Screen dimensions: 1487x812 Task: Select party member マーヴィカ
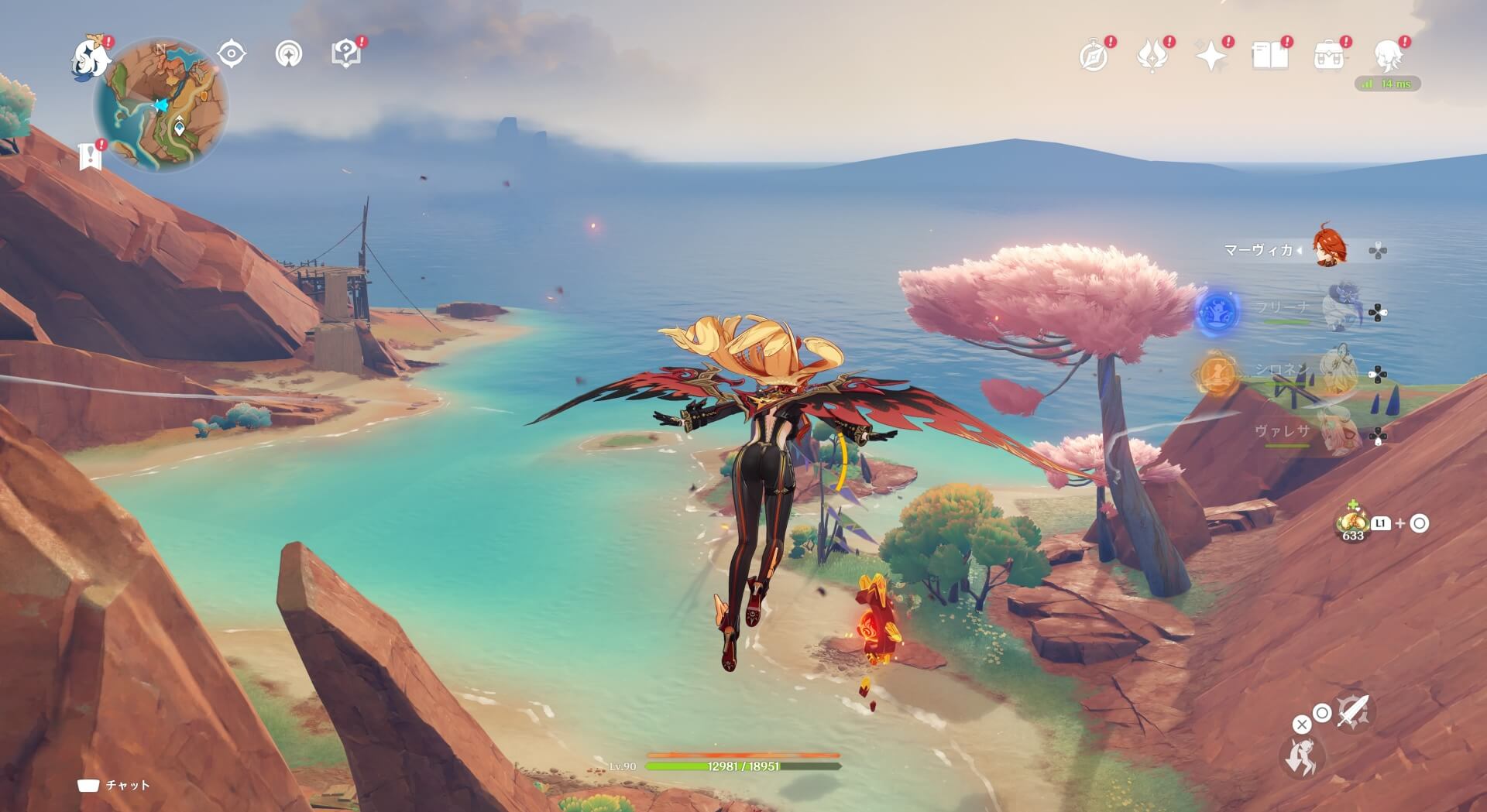(x=1330, y=249)
